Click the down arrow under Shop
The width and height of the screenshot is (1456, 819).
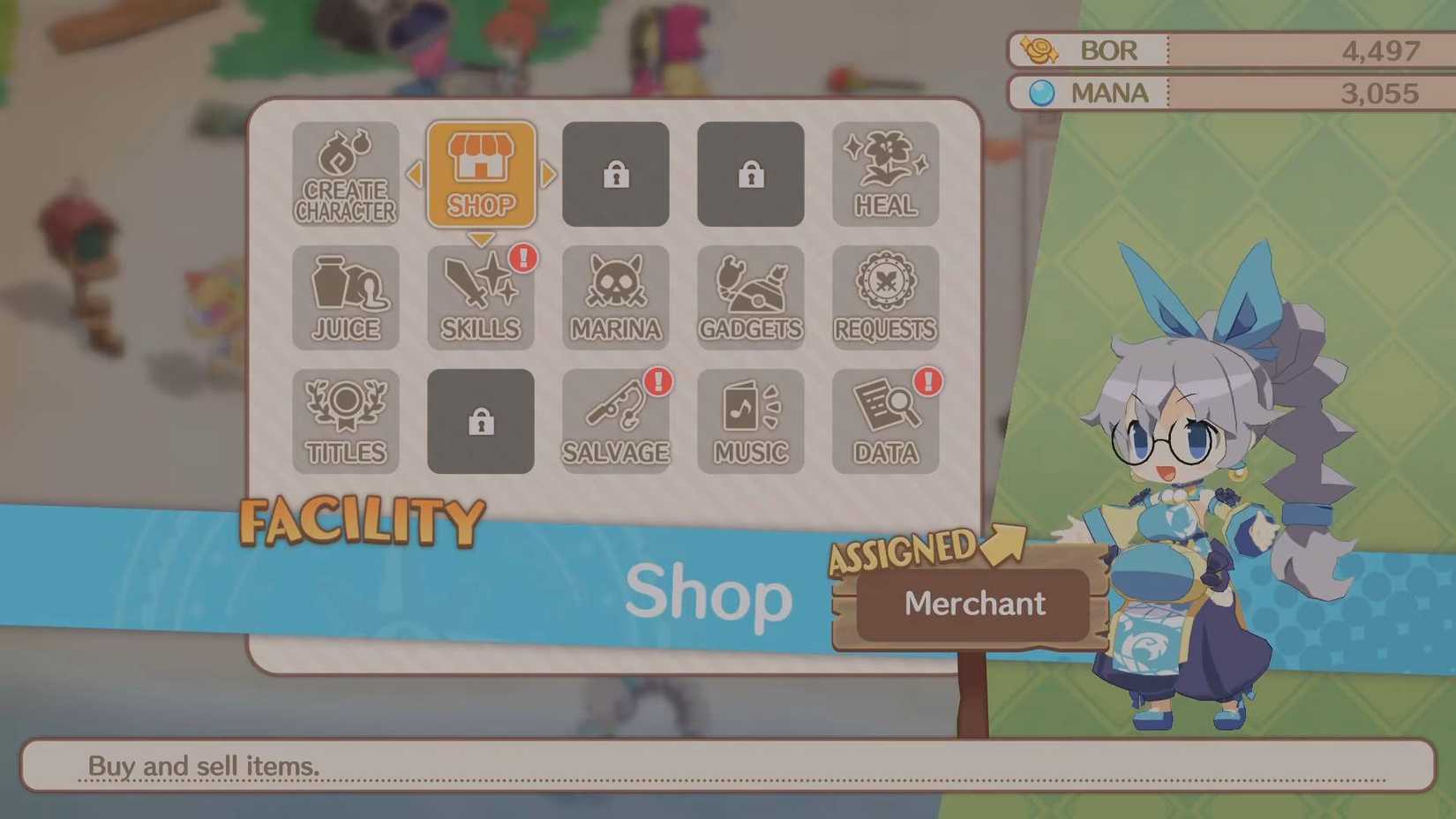[x=480, y=239]
